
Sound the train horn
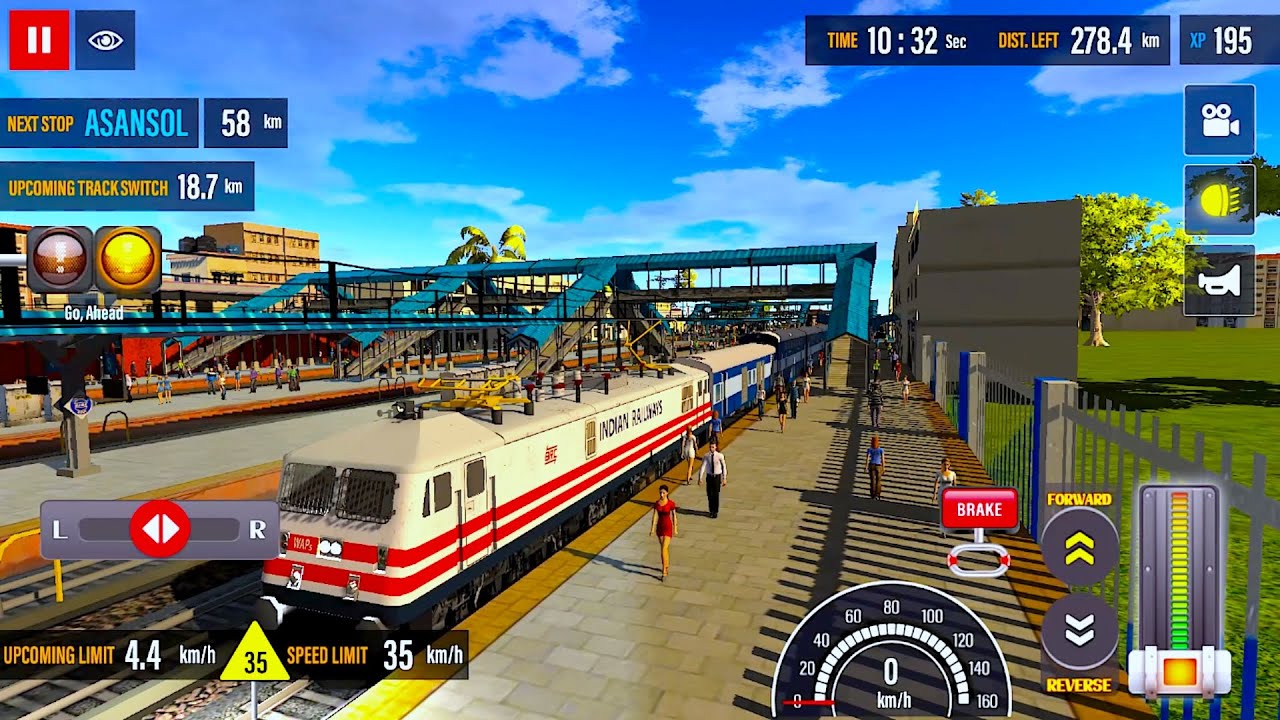coord(1219,280)
